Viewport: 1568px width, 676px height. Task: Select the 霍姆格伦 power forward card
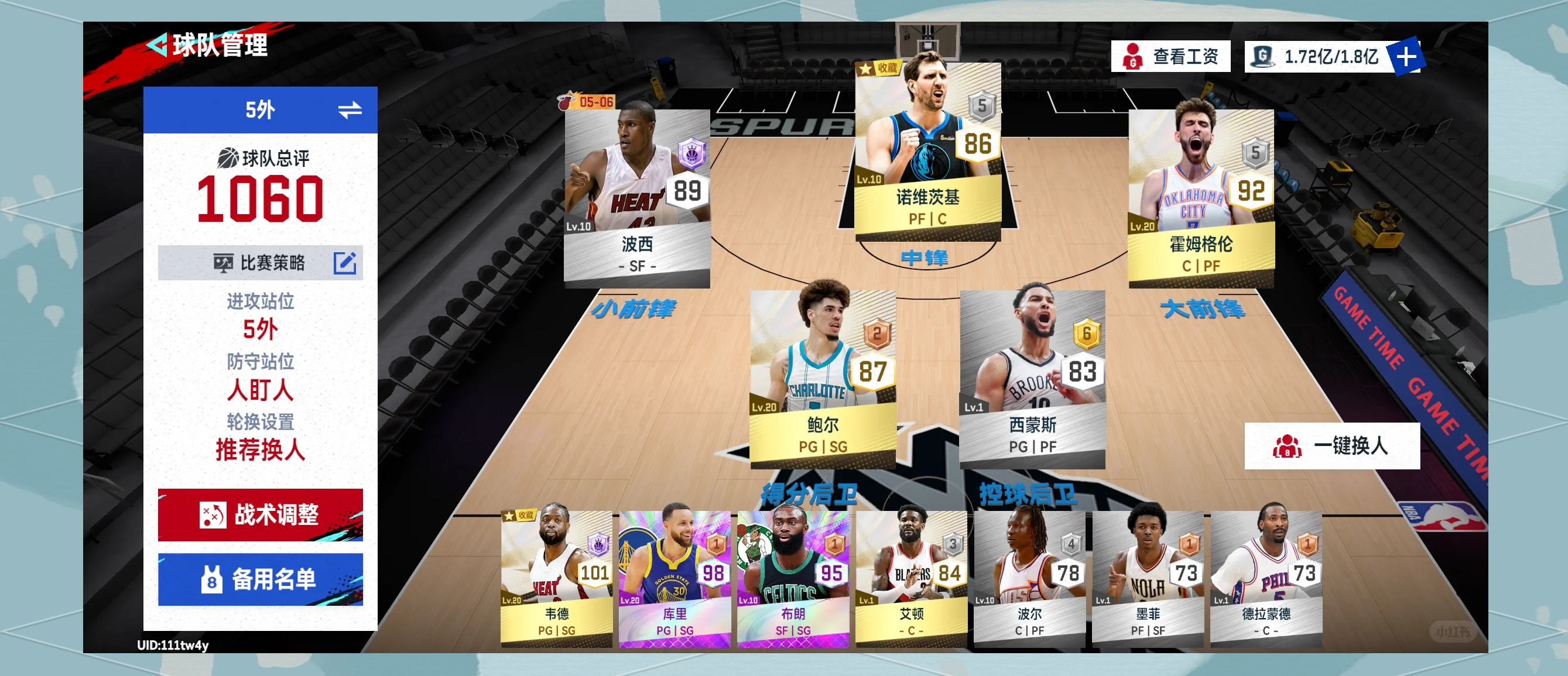[x=1200, y=195]
